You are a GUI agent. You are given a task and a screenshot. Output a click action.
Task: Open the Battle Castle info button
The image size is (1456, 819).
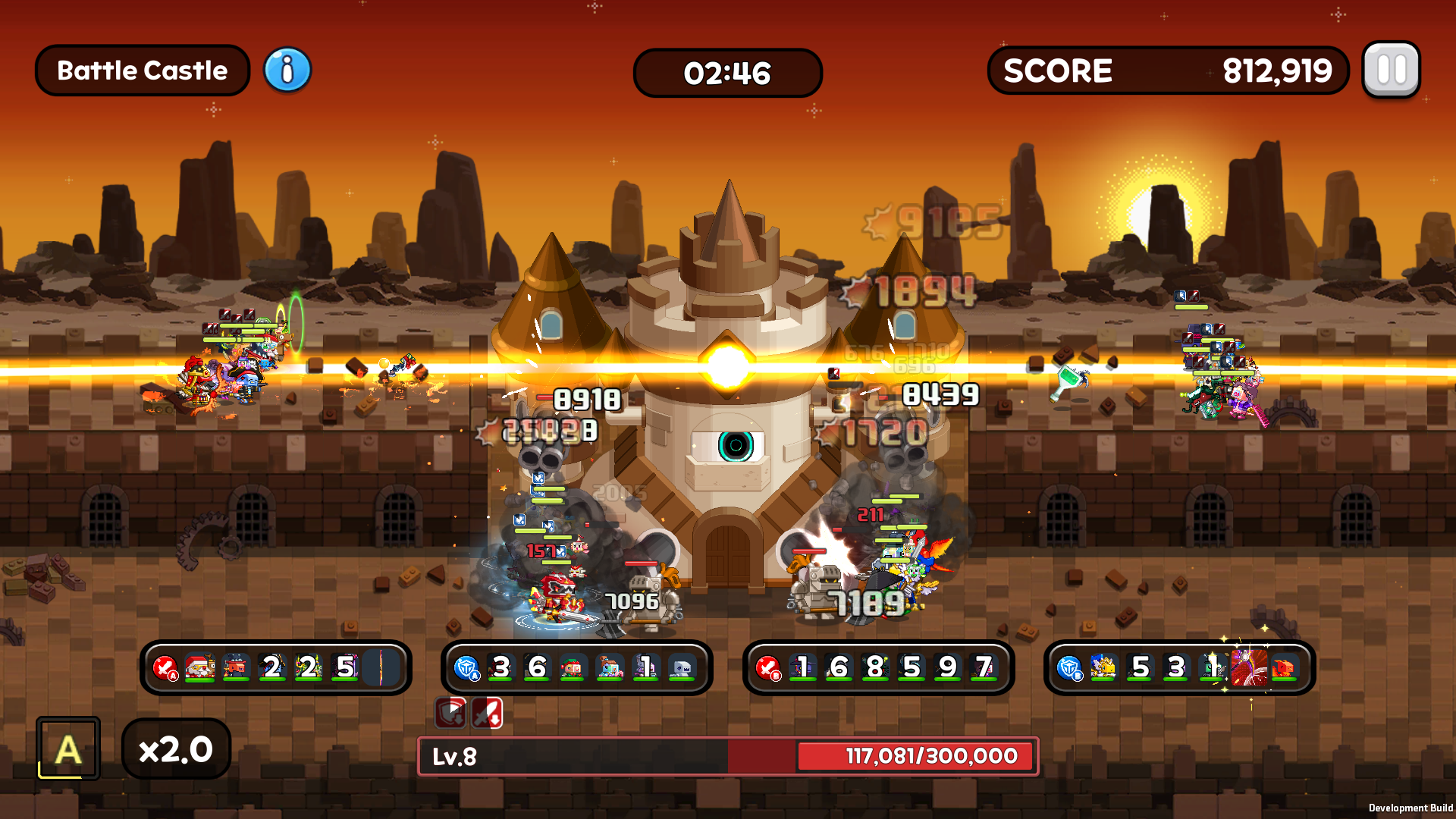[x=287, y=70]
